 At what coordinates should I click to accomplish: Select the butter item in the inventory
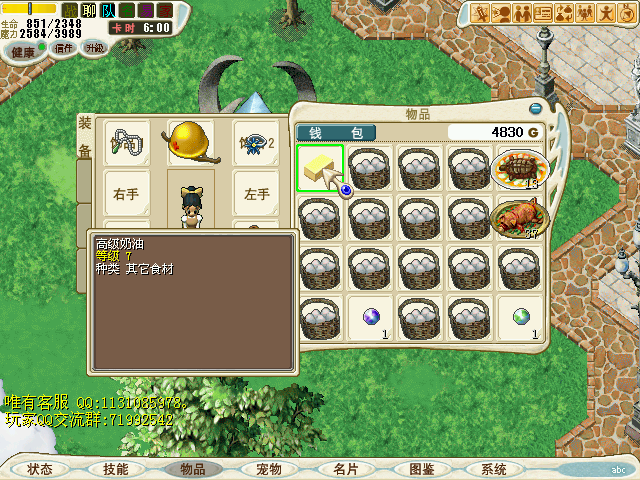tap(320, 168)
